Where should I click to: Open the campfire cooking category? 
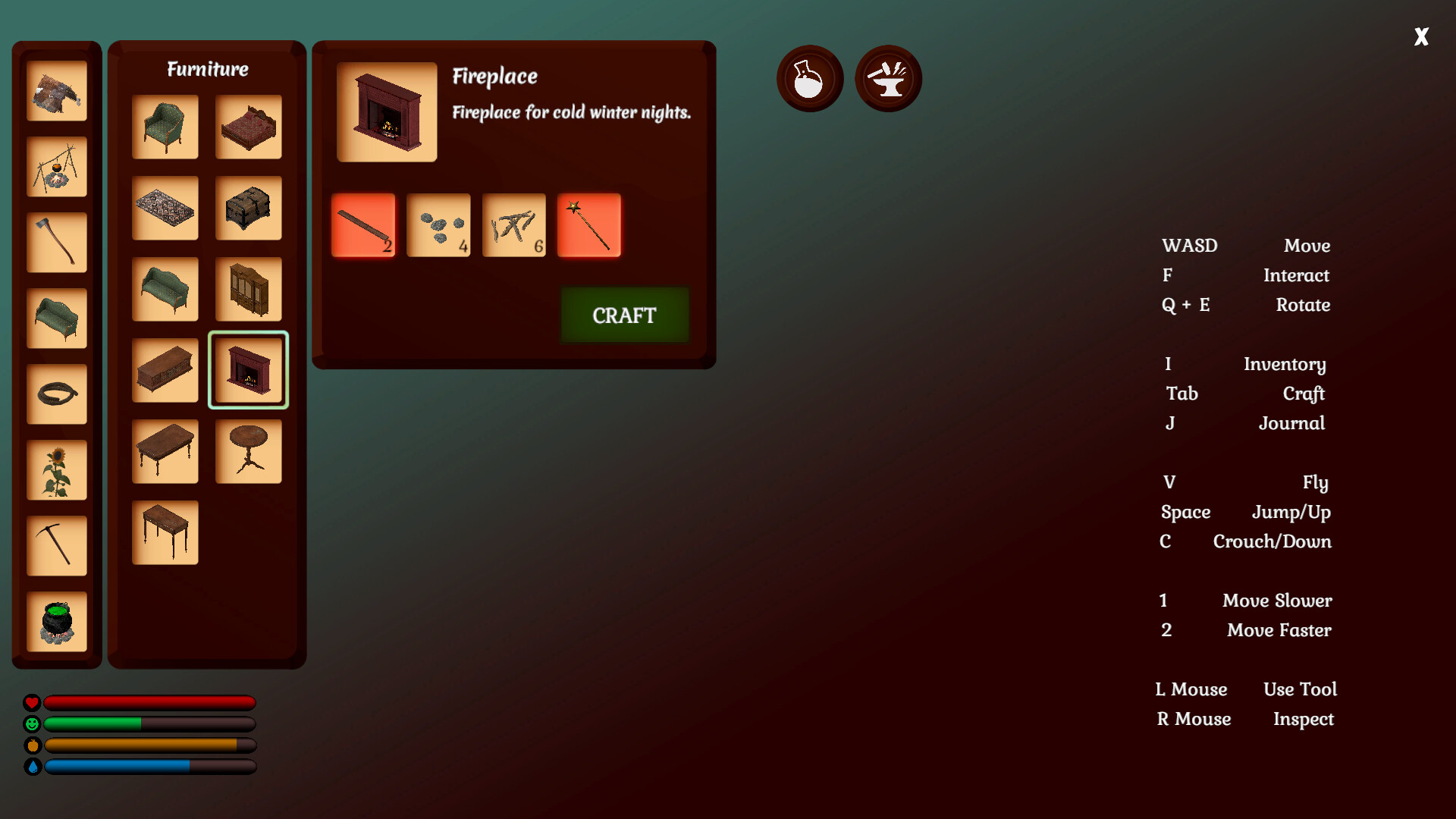[56, 167]
